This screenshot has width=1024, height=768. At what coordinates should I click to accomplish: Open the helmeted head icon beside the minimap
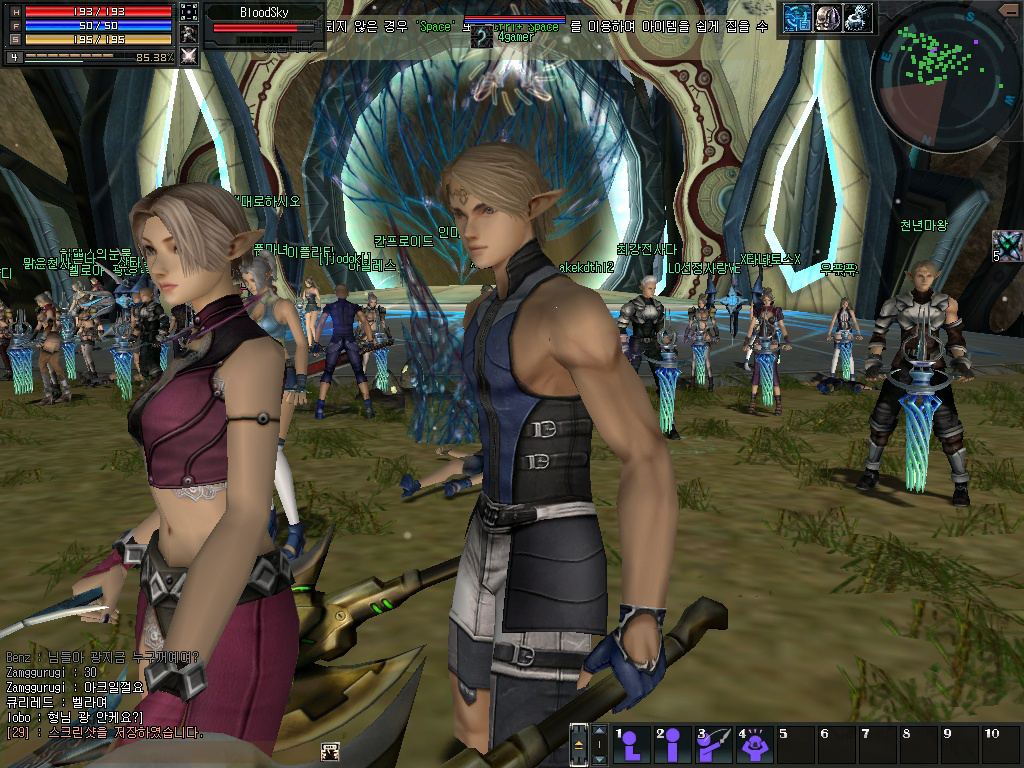pos(827,17)
